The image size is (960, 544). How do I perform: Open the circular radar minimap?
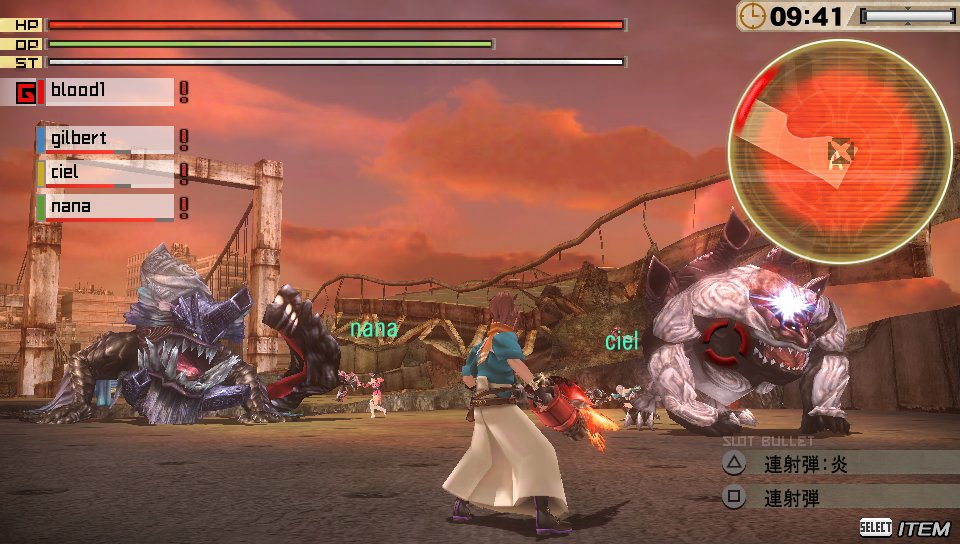click(838, 151)
